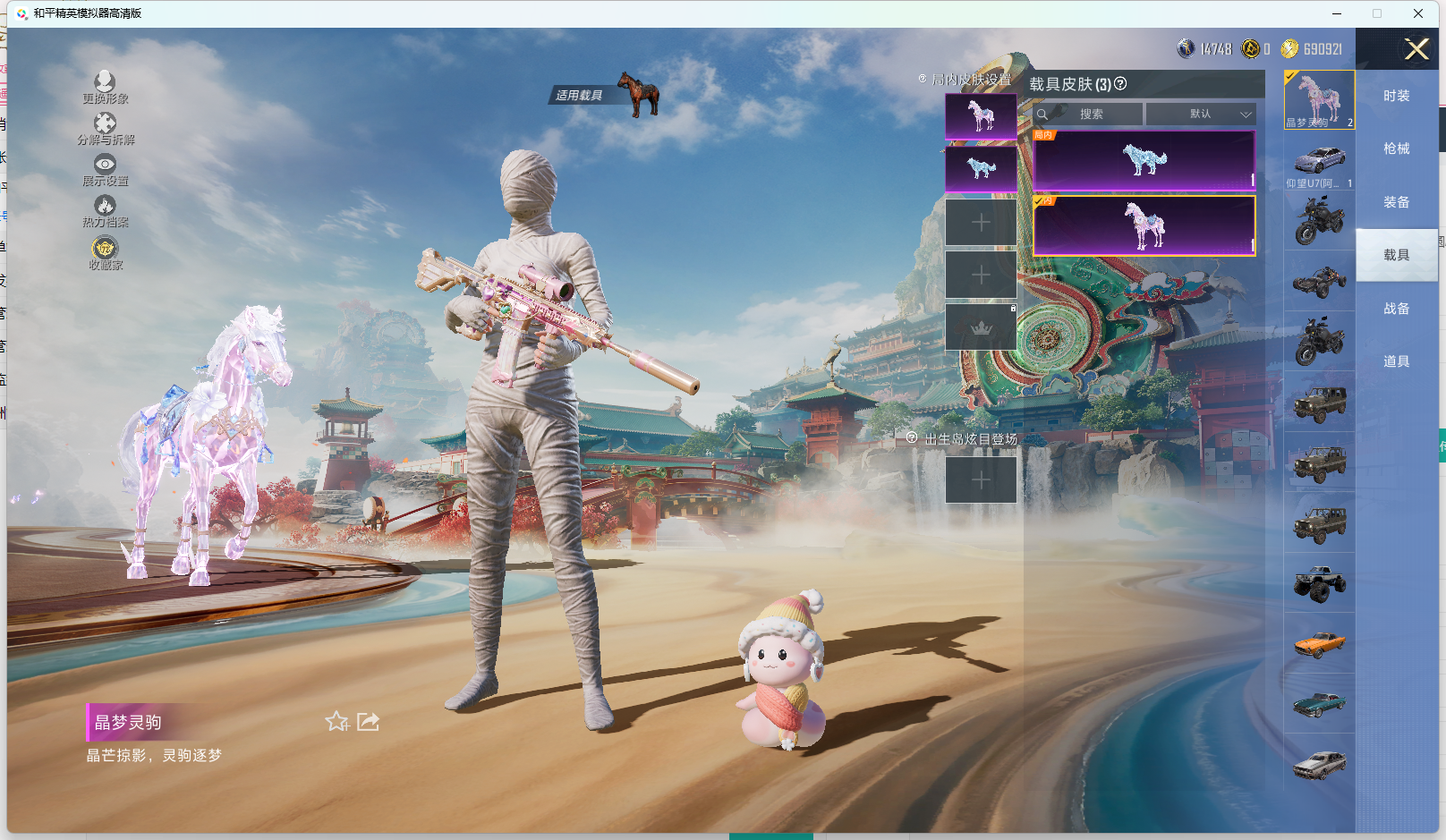Add a 出生岛炫目登场 entry
This screenshot has width=1446, height=840.
click(981, 480)
